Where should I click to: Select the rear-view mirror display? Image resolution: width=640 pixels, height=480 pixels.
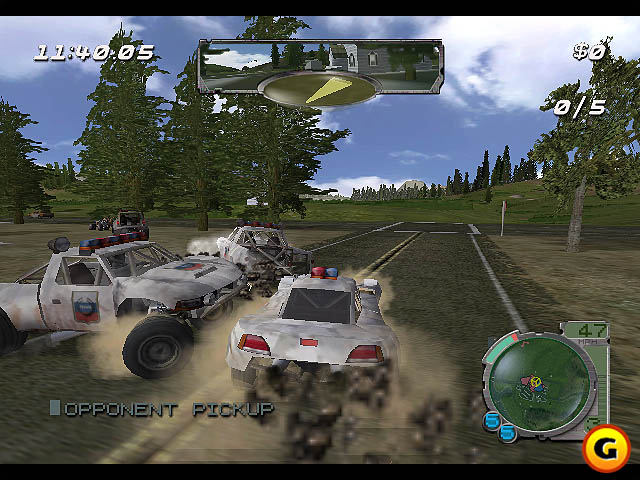click(320, 60)
